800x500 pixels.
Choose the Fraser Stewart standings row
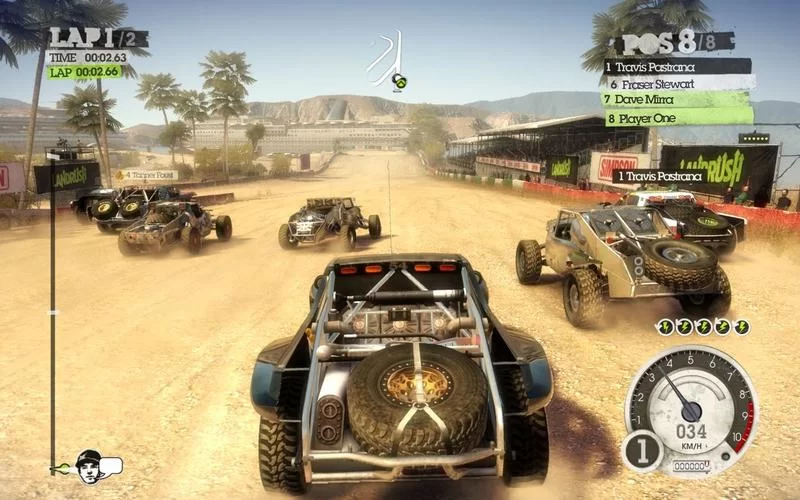pos(676,83)
